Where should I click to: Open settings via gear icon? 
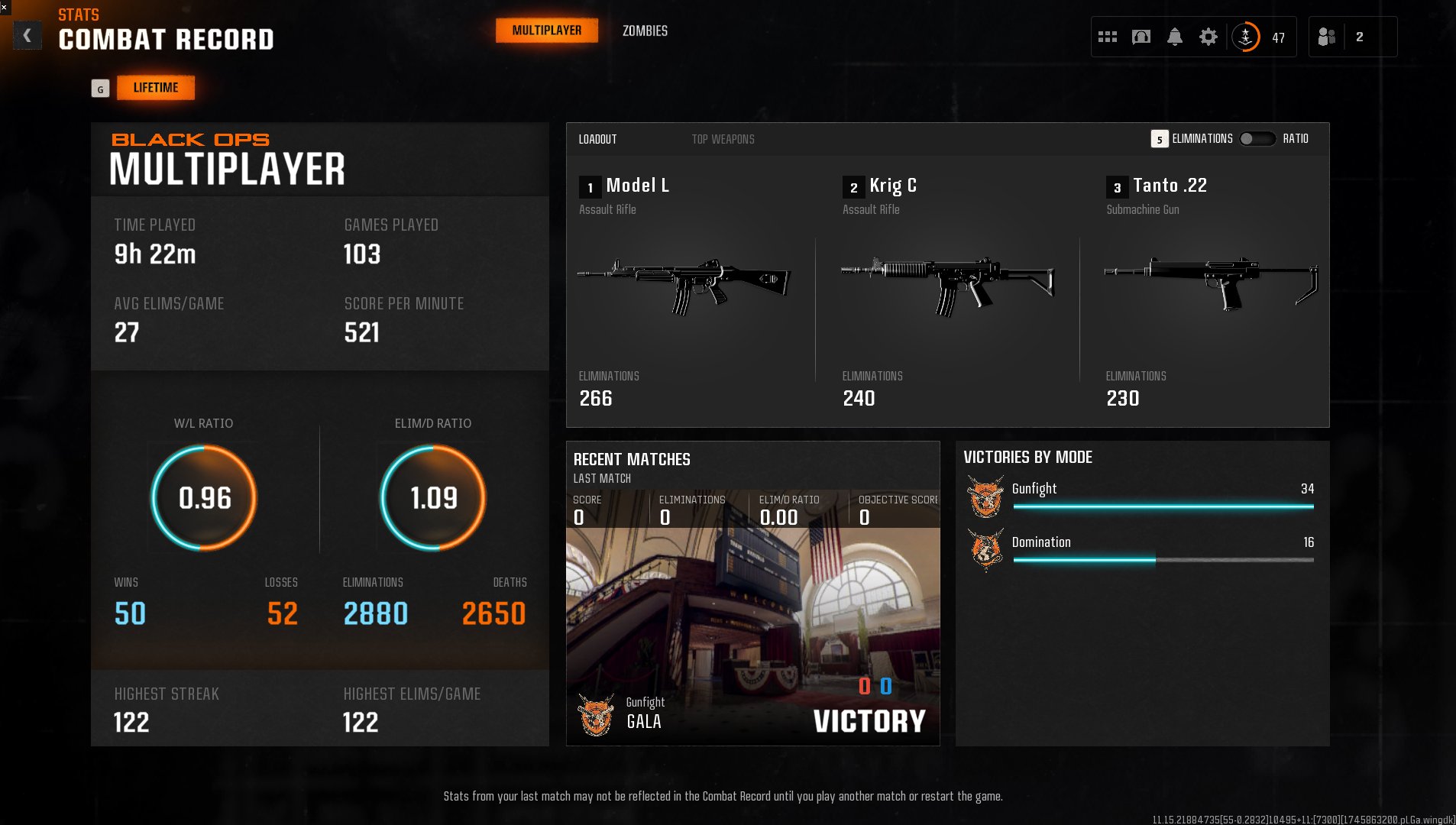click(1208, 37)
